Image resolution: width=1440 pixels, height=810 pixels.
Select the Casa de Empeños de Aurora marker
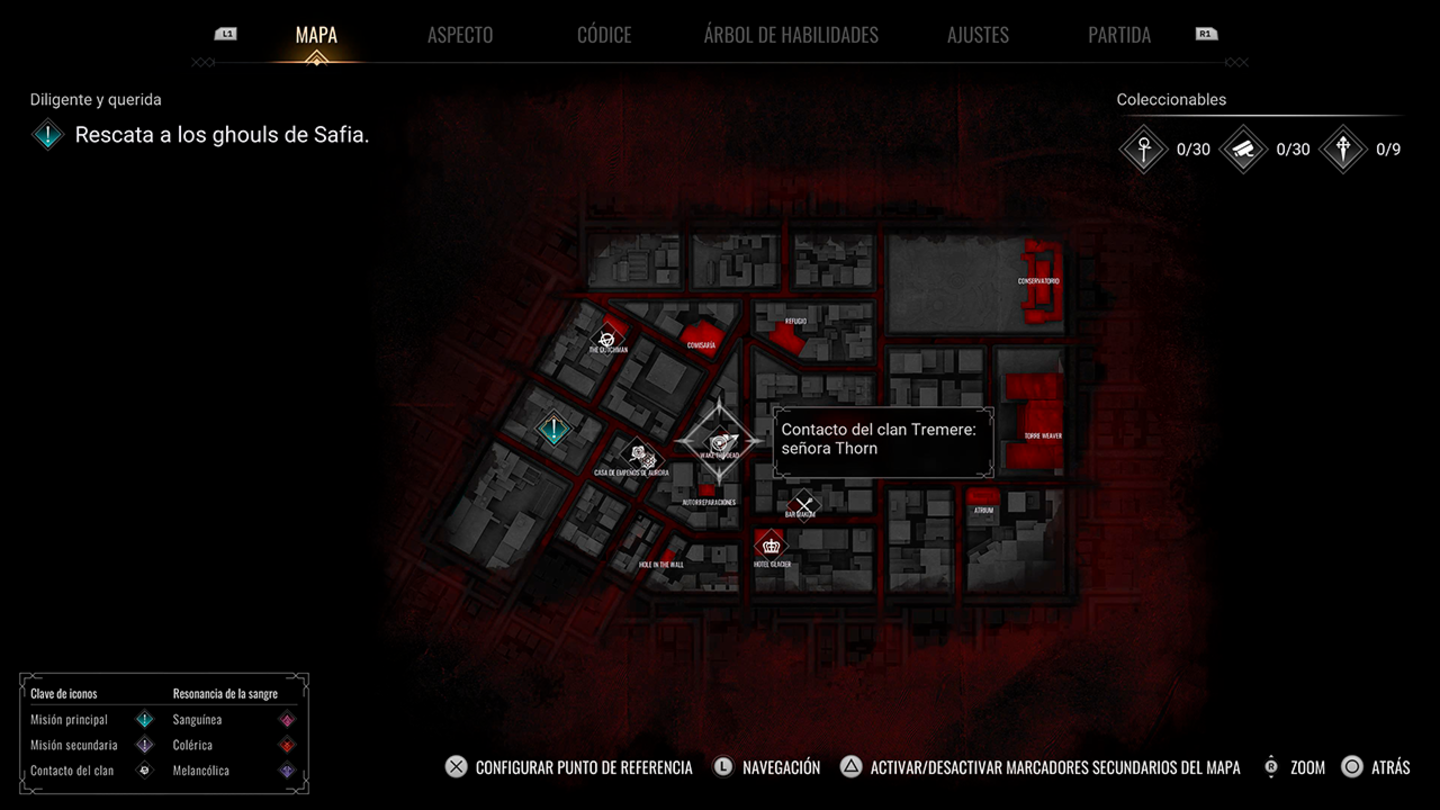coord(638,456)
